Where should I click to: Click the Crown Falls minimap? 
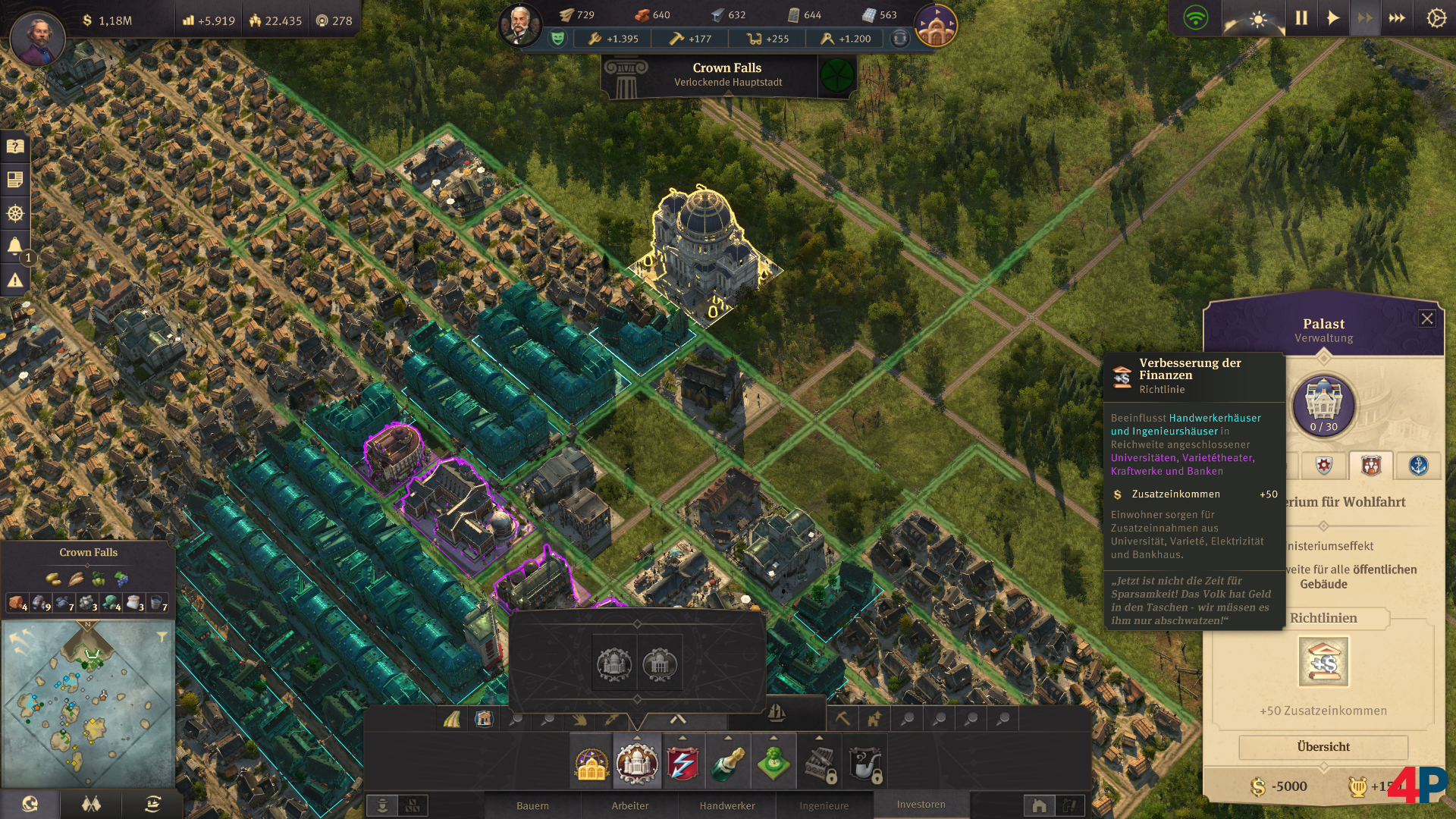point(88,705)
